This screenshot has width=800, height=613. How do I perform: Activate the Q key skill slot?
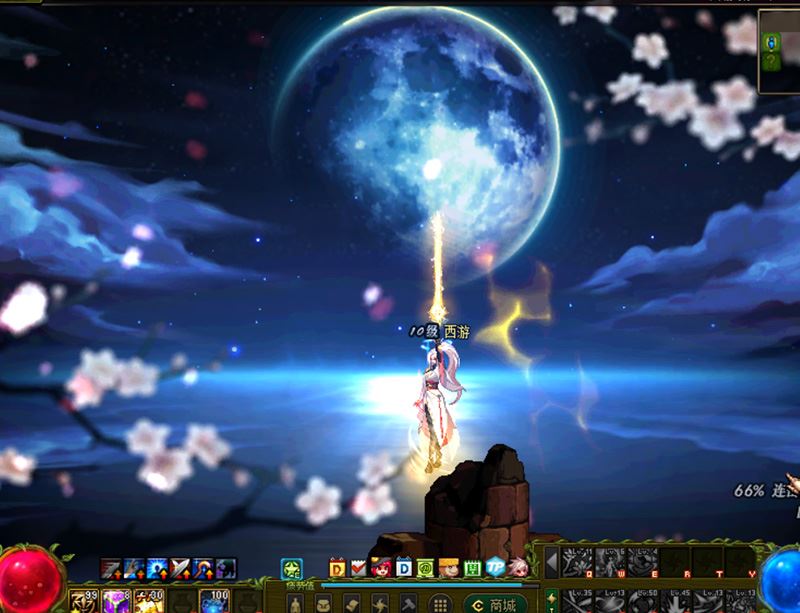[575, 563]
